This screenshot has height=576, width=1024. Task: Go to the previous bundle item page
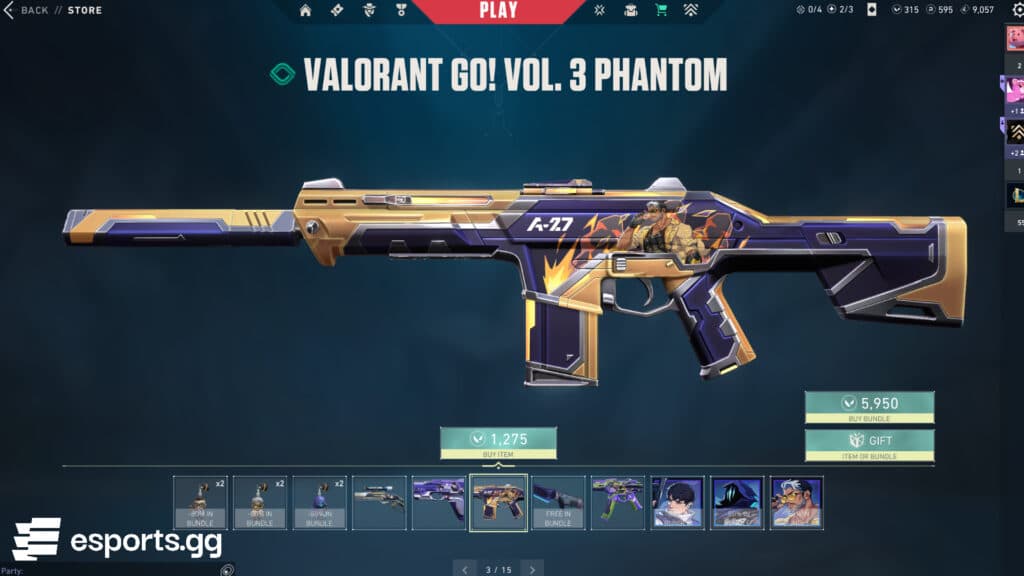(x=465, y=569)
